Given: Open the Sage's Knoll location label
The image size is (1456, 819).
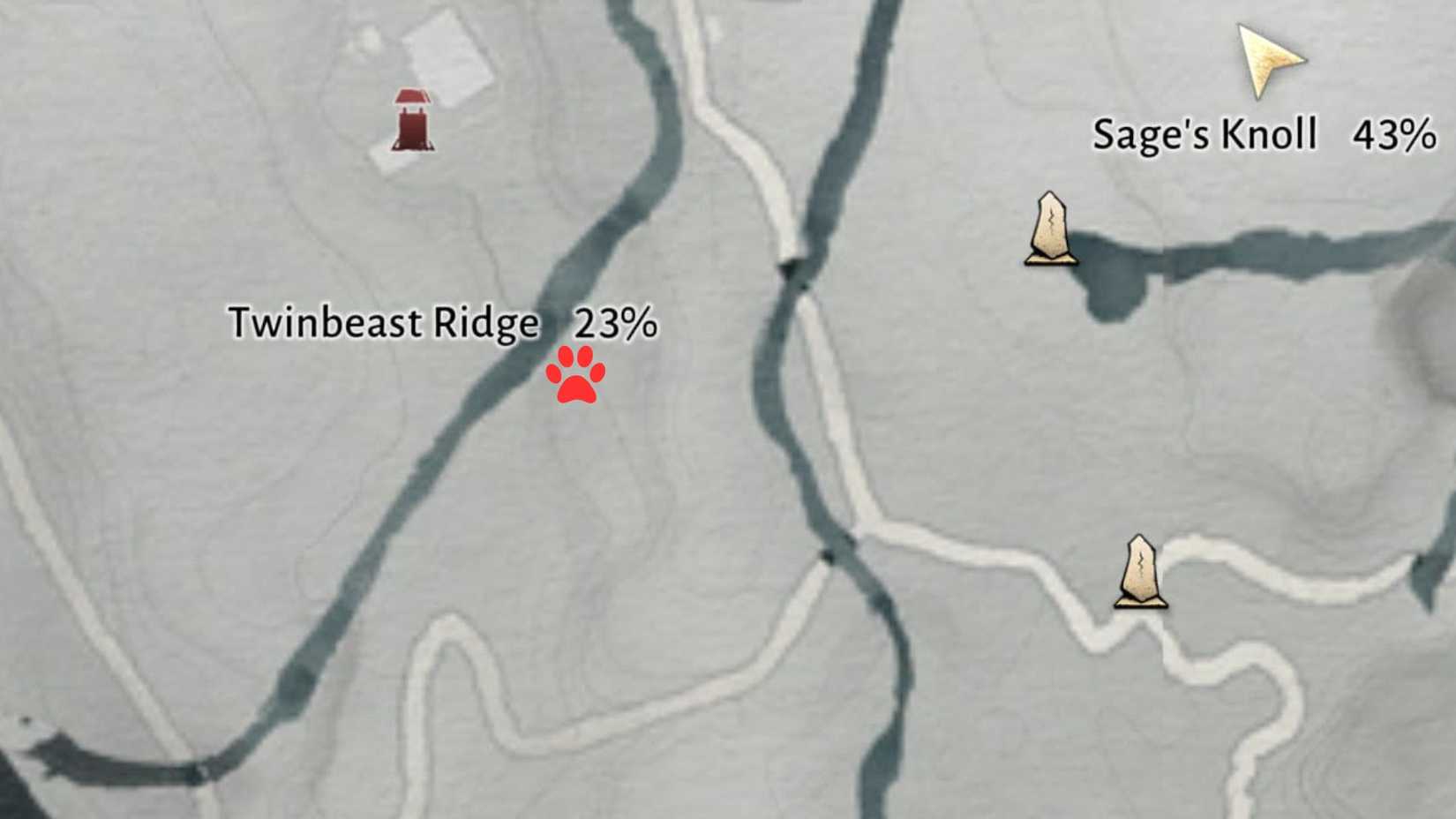Looking at the screenshot, I should coord(1205,134).
